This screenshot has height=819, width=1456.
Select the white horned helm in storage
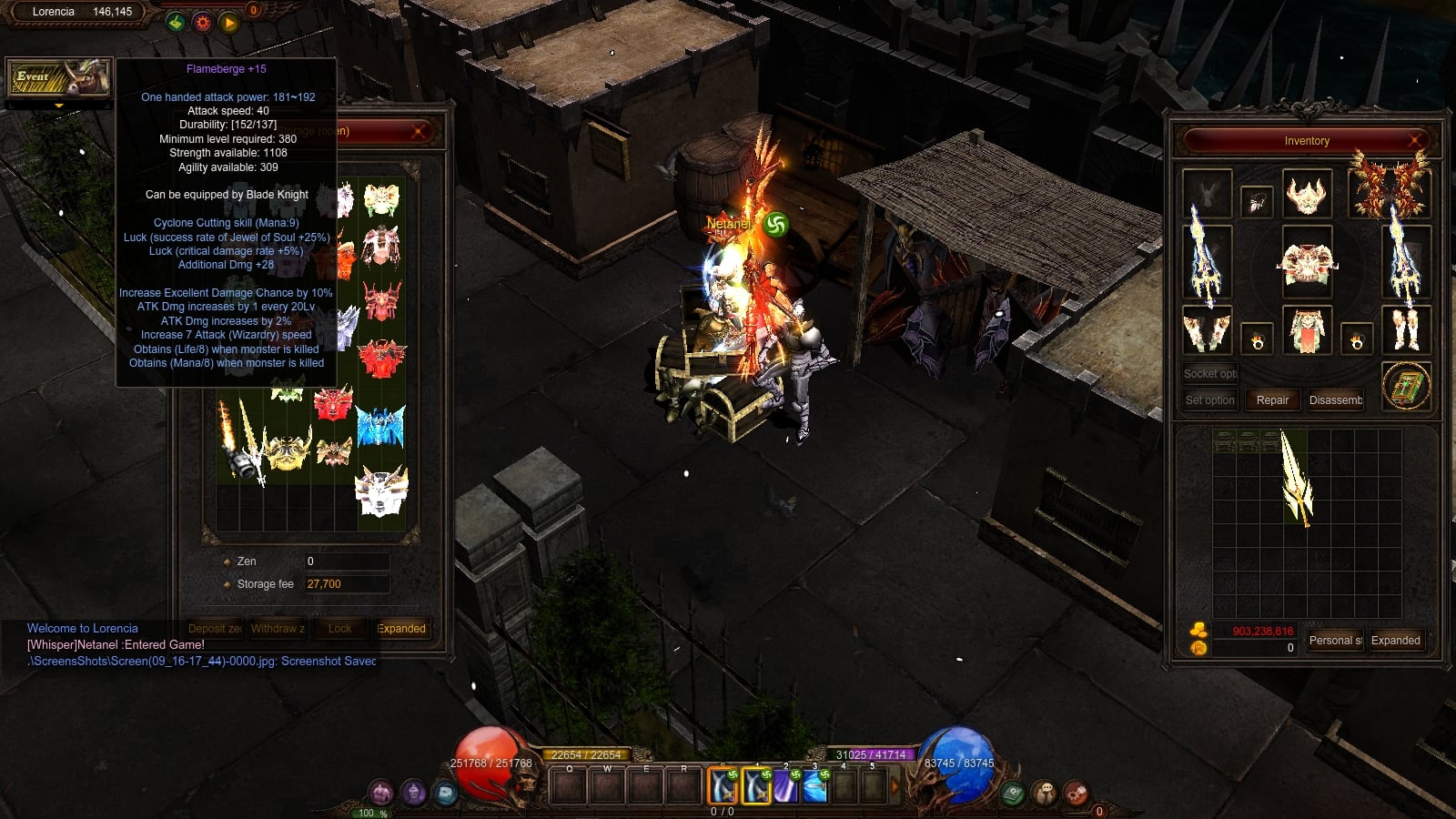381,492
